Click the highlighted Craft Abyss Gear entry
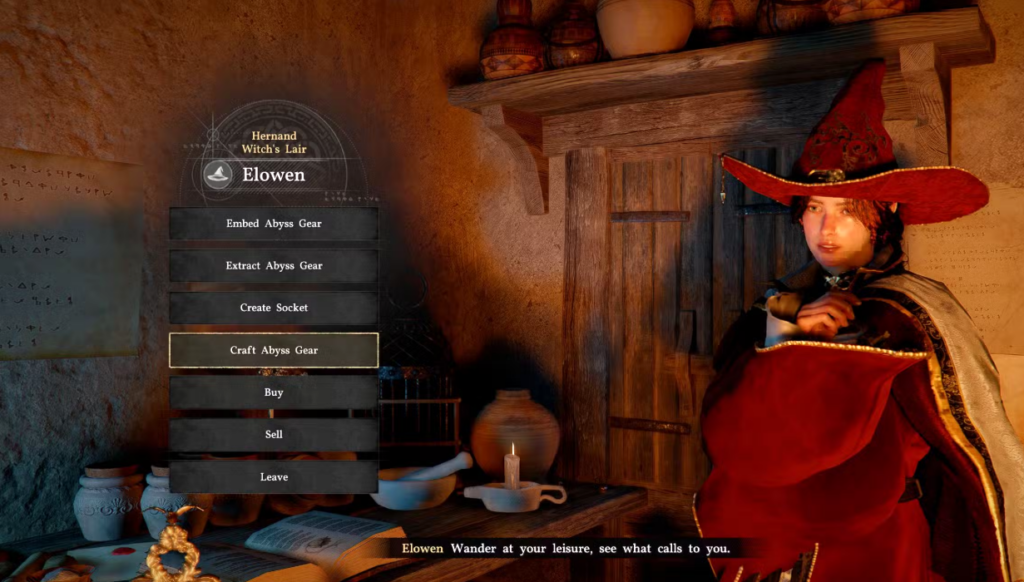The height and width of the screenshot is (582, 1024). pyautogui.click(x=273, y=350)
